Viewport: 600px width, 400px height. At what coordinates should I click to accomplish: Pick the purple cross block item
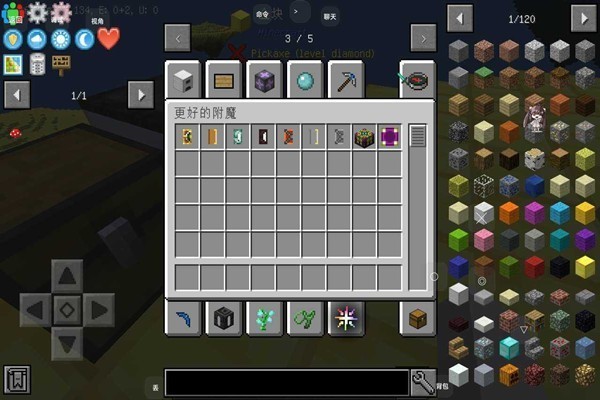point(389,138)
